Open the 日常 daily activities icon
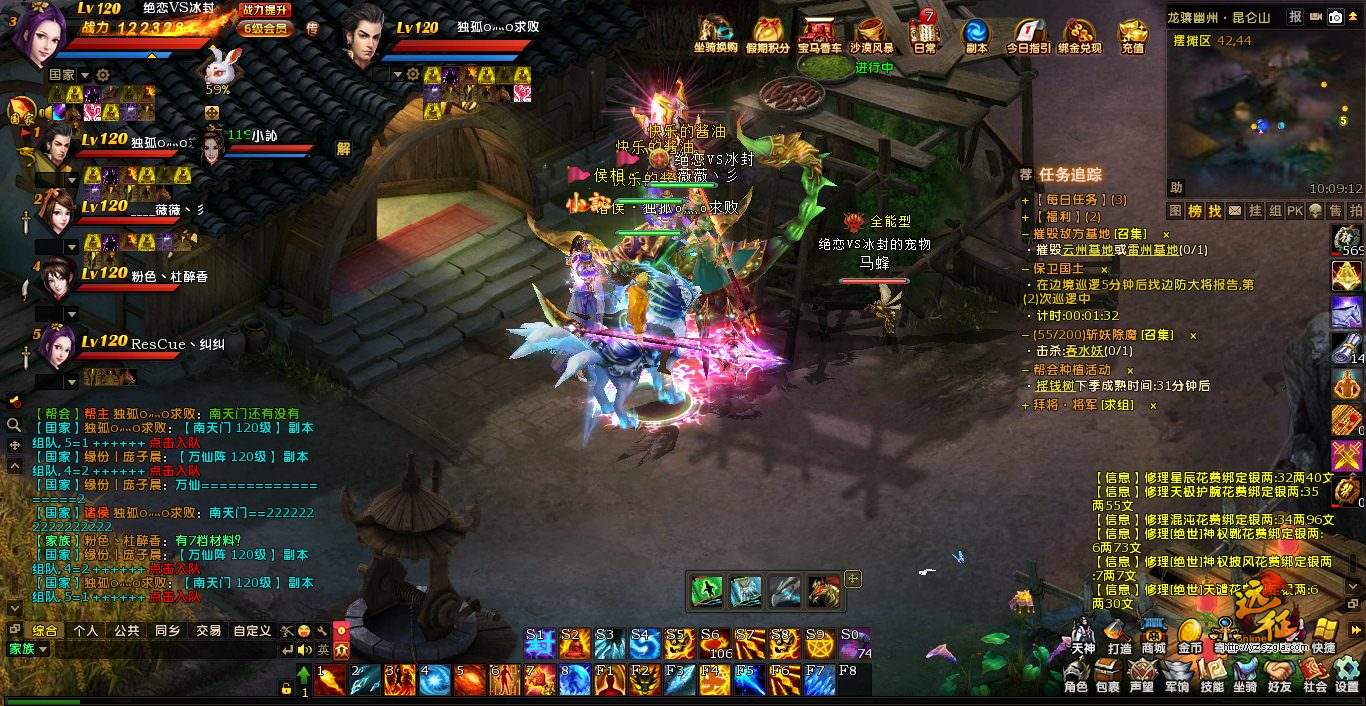1366x706 pixels. 925,33
